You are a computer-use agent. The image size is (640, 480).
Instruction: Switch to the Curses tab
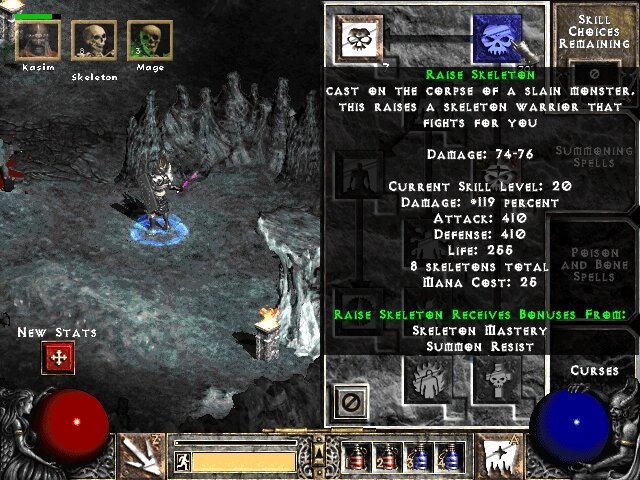pos(594,370)
